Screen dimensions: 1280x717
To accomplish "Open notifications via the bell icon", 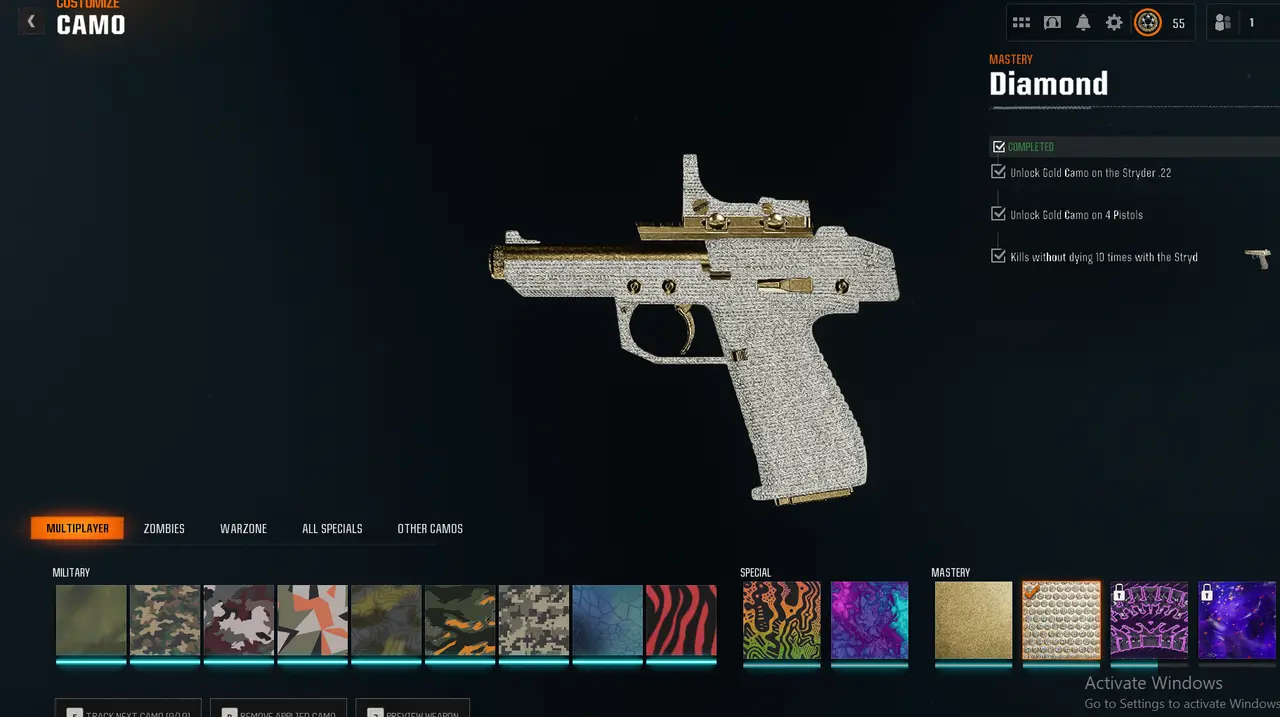I will pyautogui.click(x=1083, y=23).
